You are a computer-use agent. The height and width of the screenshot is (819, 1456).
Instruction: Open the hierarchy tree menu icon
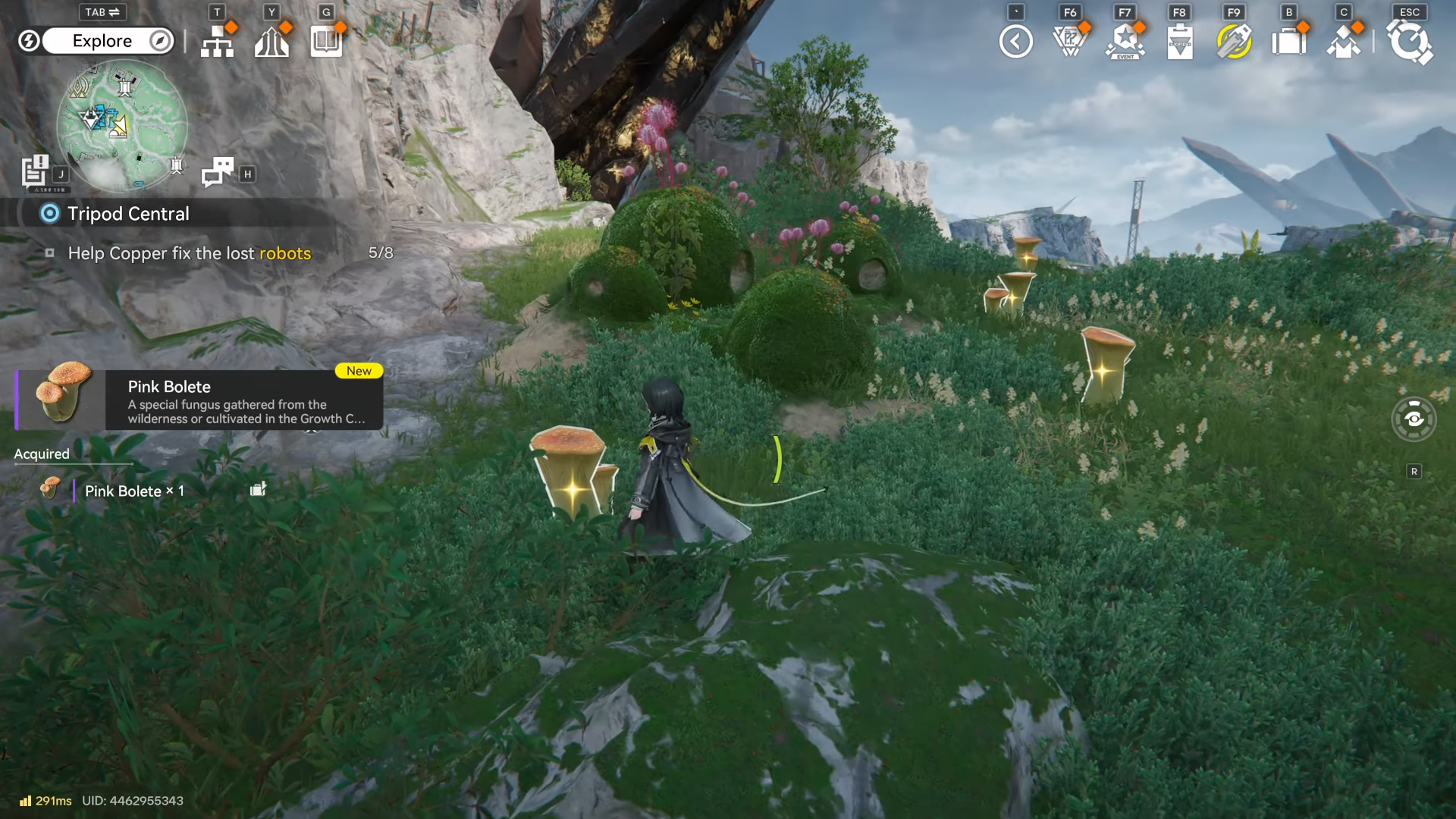(218, 42)
